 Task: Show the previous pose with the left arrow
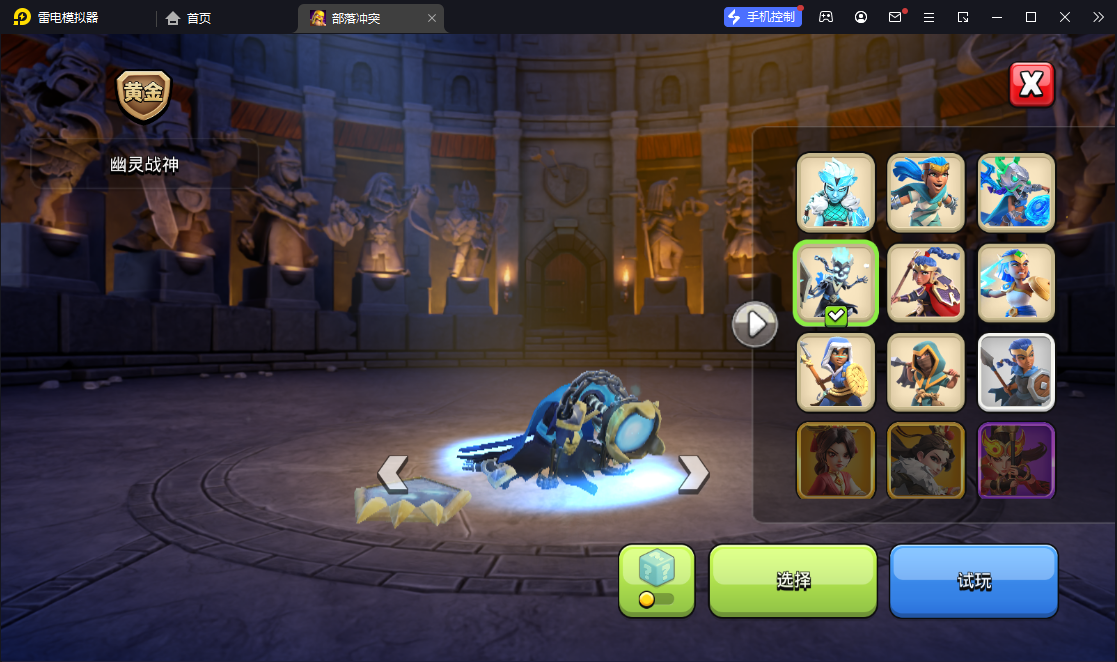click(393, 474)
